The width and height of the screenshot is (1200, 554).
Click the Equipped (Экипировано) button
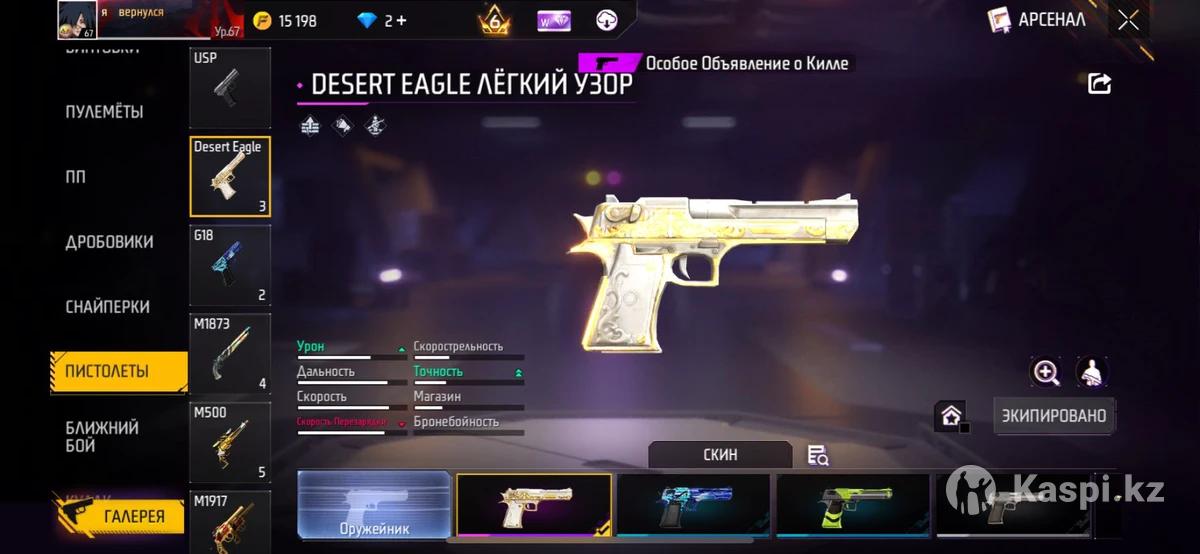pyautogui.click(x=1054, y=415)
